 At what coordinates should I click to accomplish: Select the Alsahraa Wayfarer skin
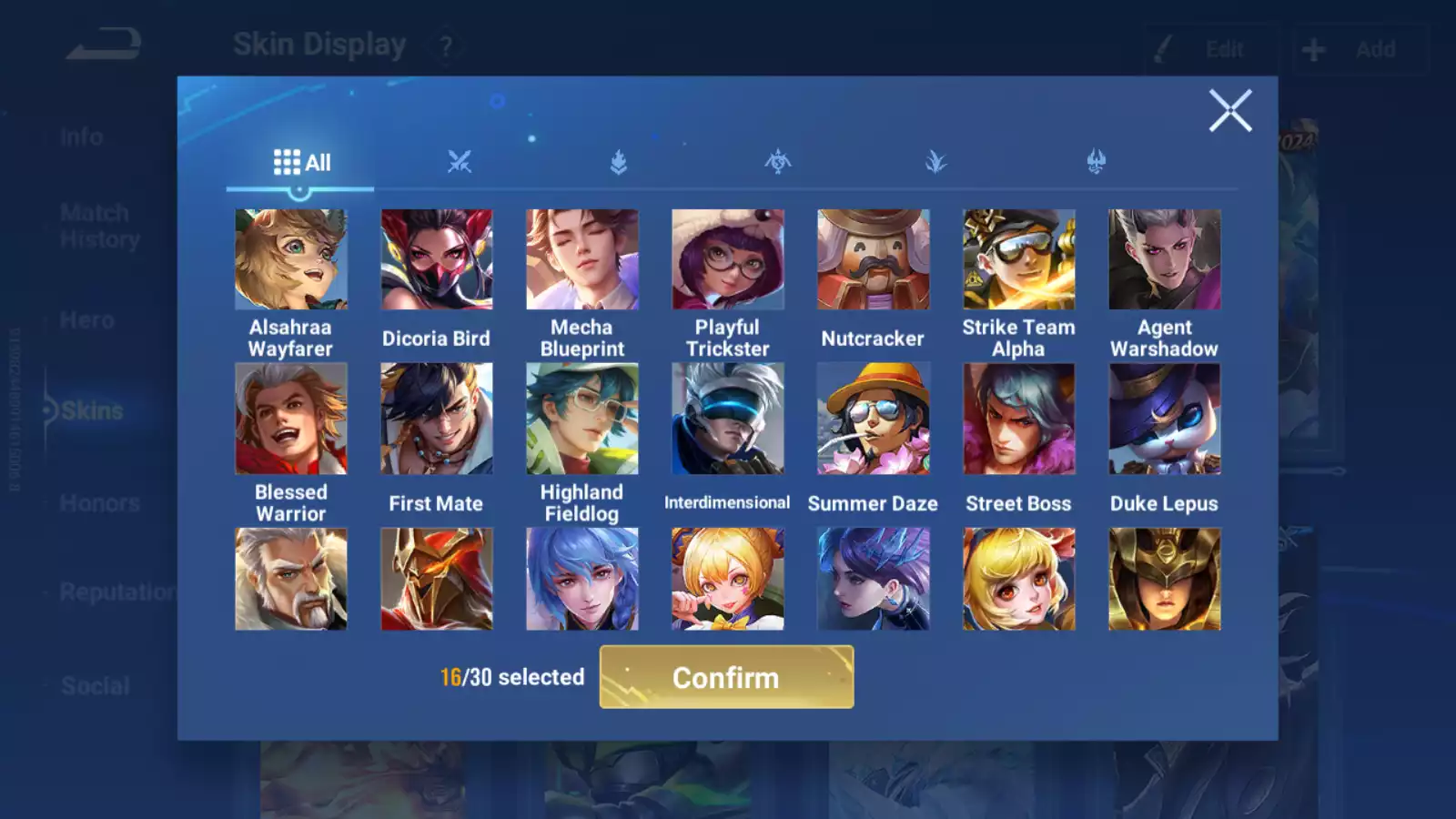coord(291,260)
